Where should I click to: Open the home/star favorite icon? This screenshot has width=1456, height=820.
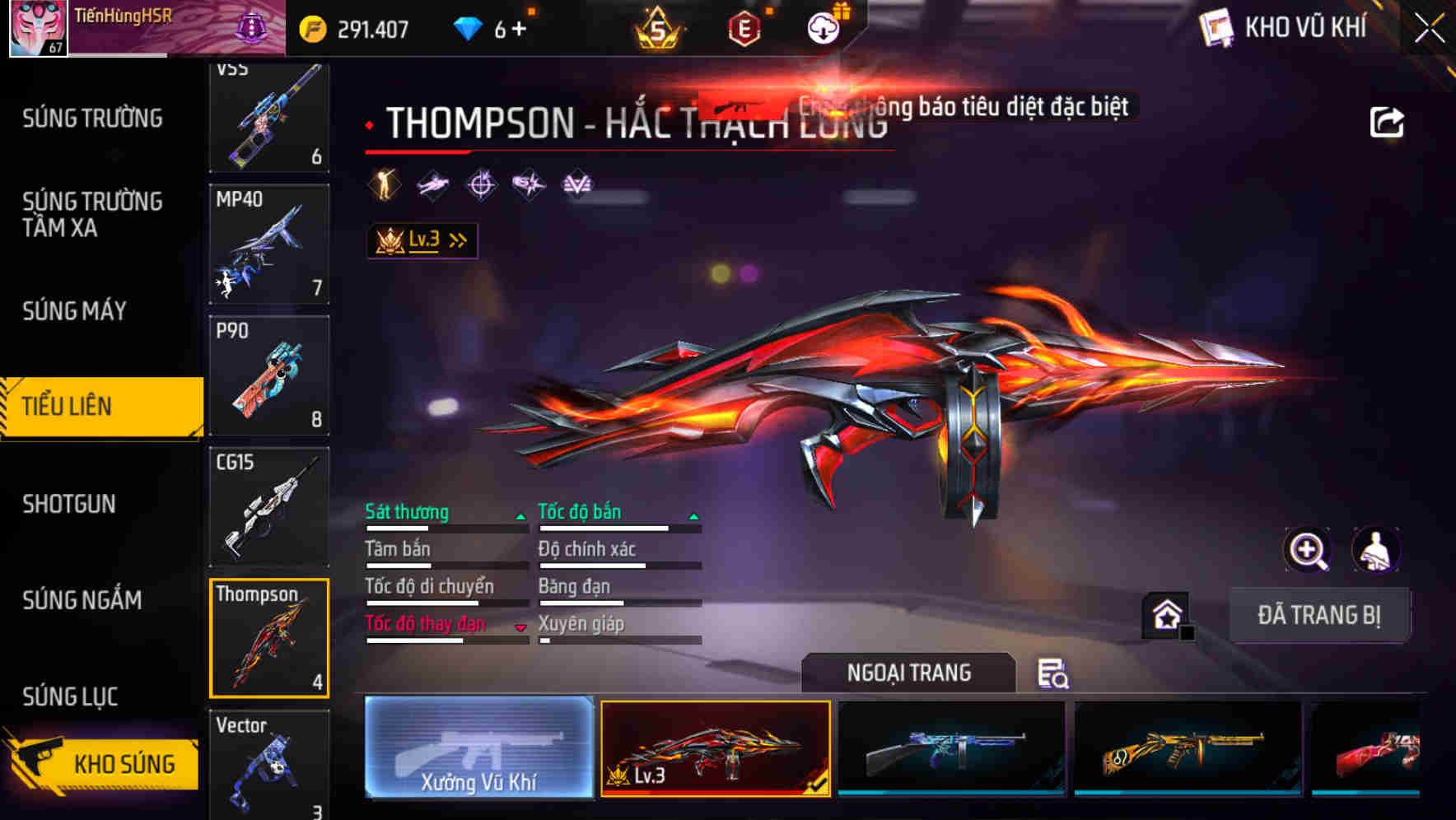(1165, 613)
